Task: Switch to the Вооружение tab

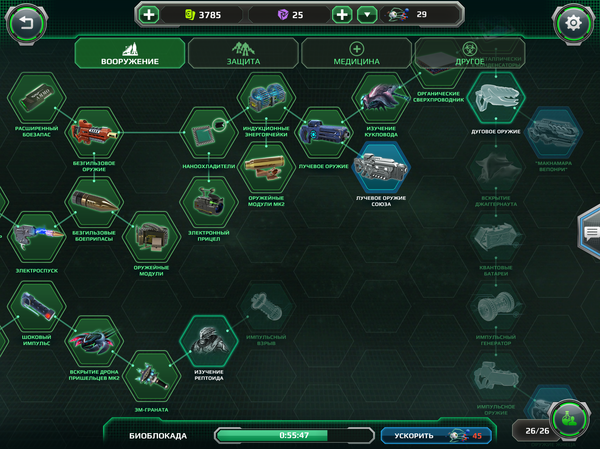Action: click(130, 54)
